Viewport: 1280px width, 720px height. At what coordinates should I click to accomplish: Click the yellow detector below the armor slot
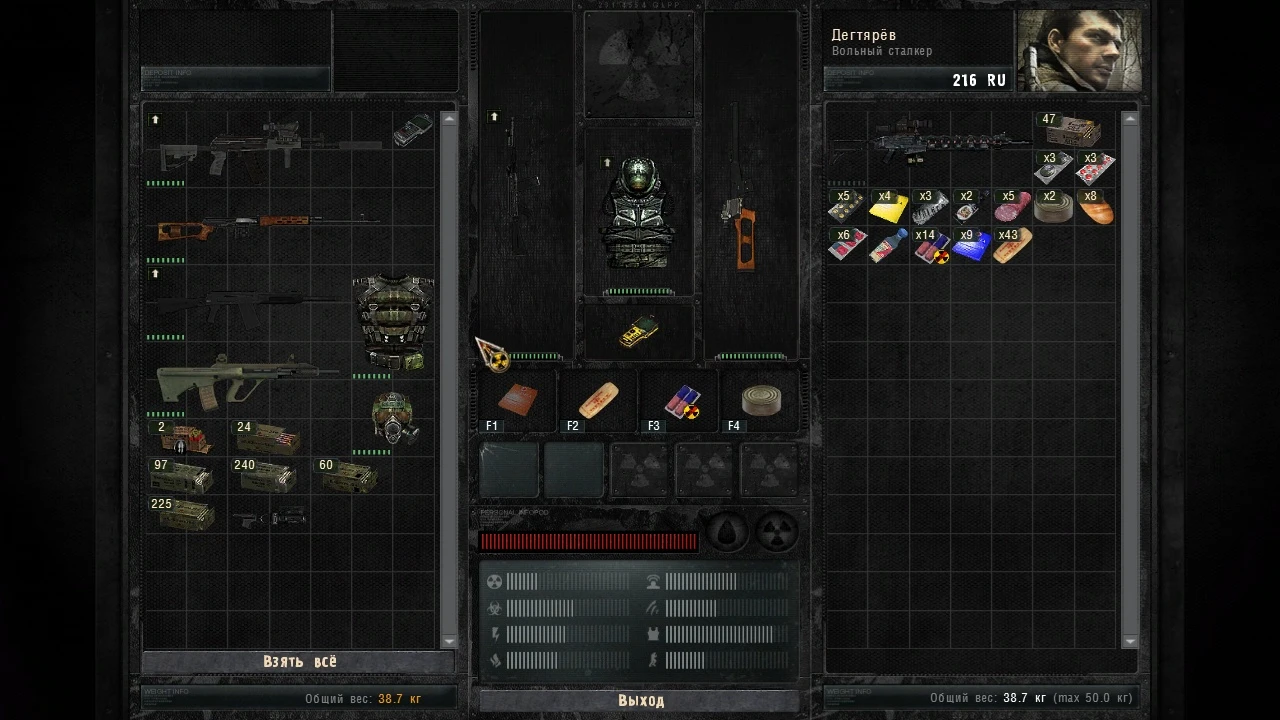(x=640, y=333)
